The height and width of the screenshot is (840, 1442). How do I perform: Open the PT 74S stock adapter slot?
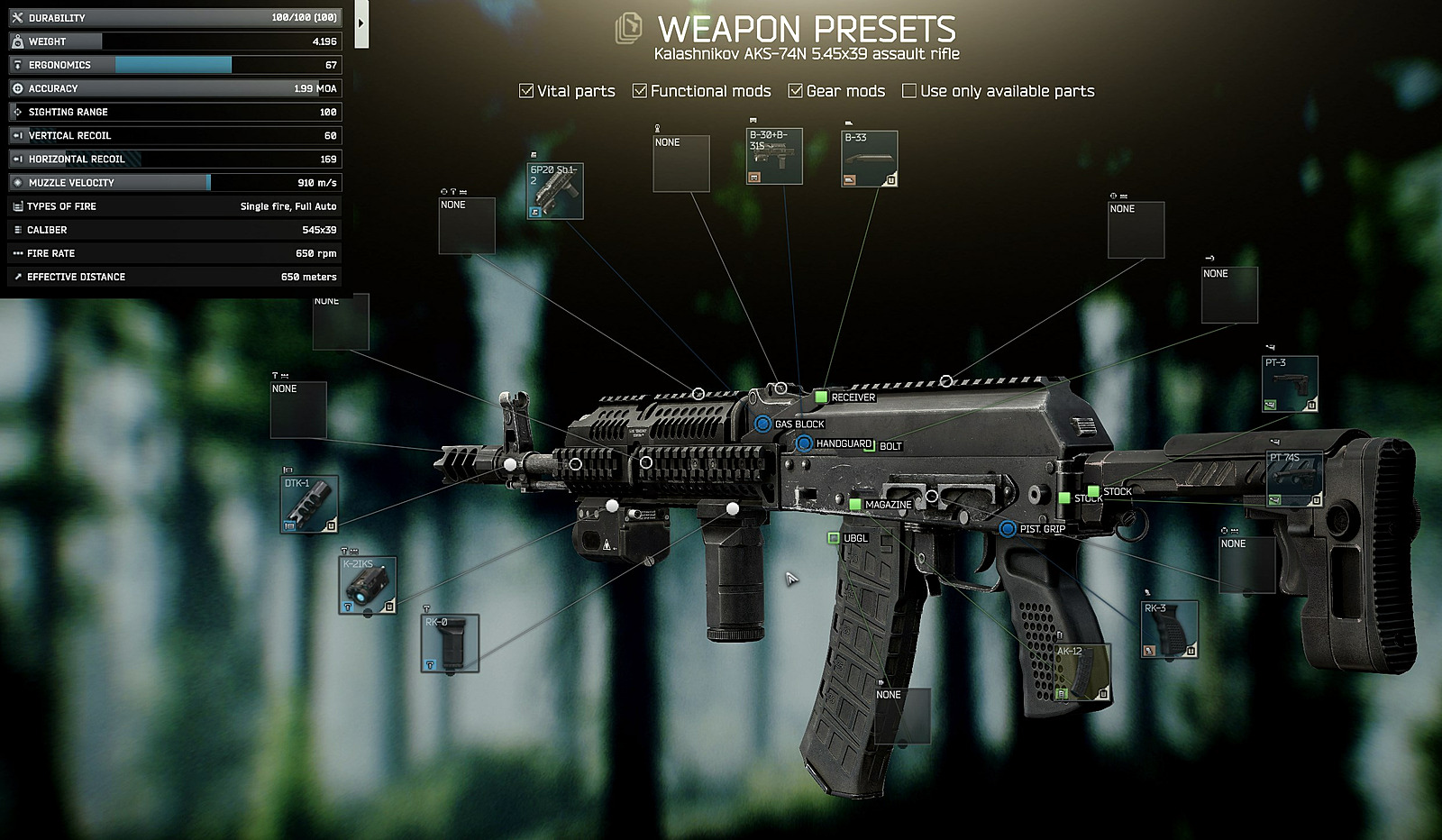[1294, 479]
